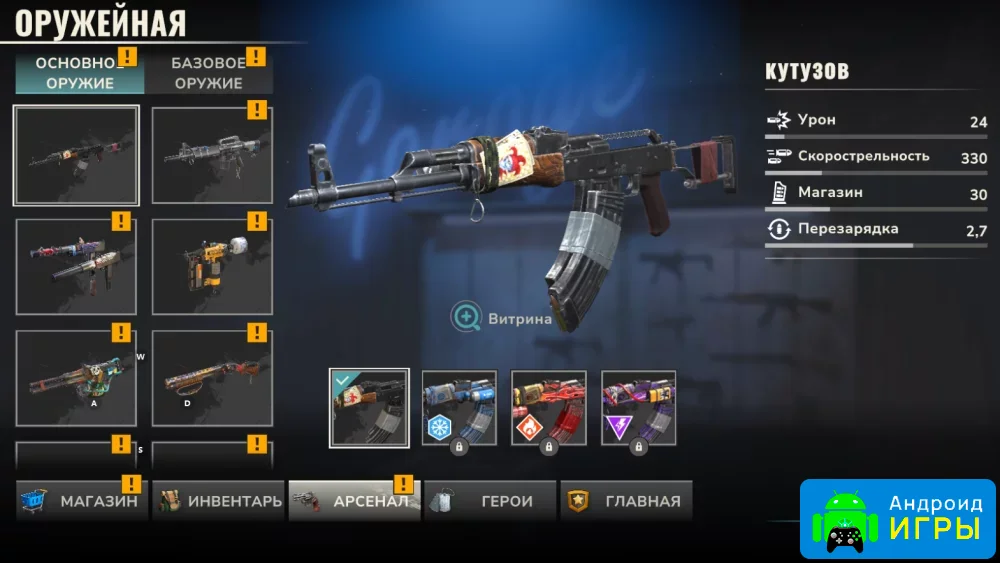Choose the locked purple lightning skin

[x=638, y=408]
